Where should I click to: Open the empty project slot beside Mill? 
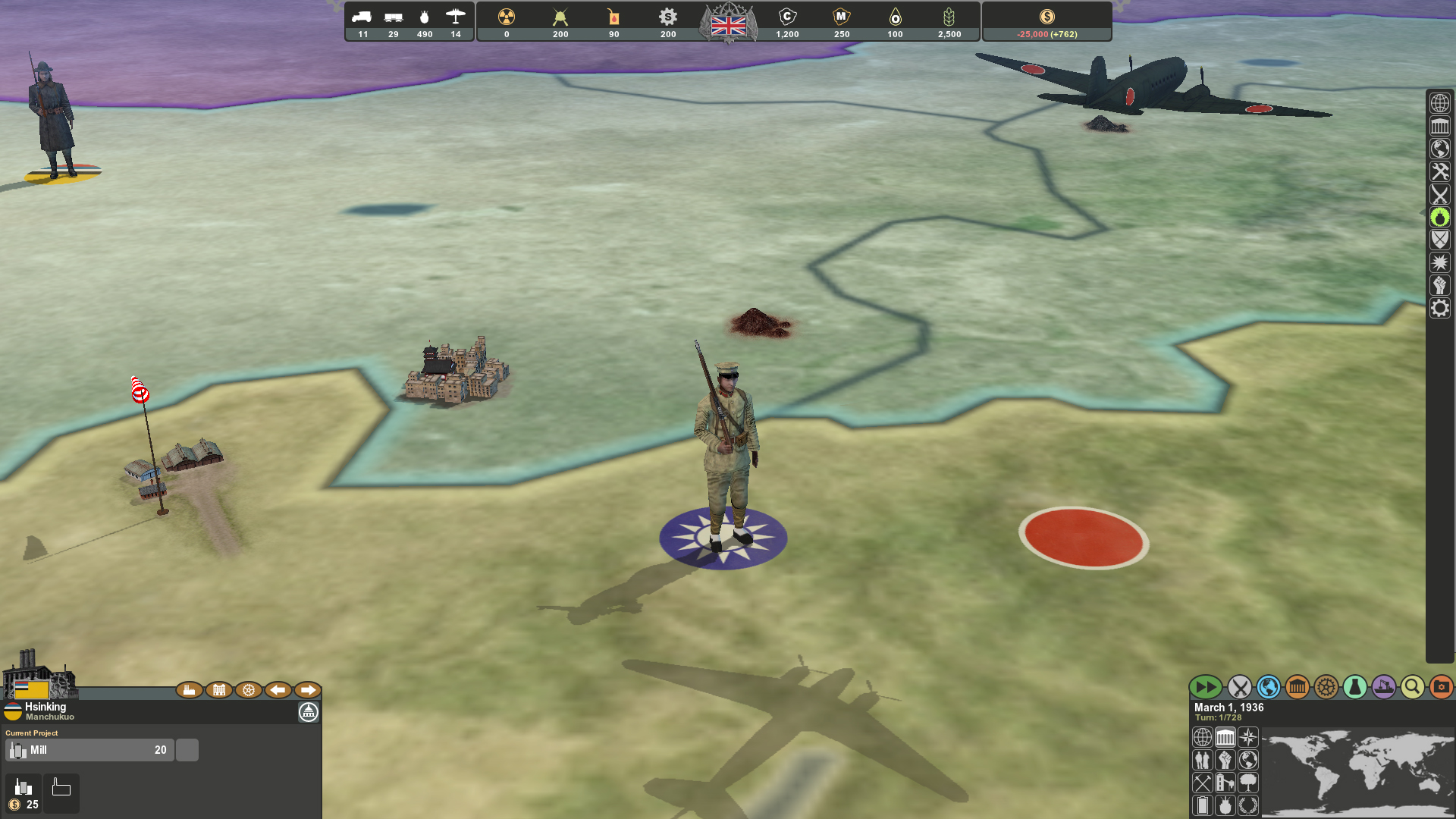pyautogui.click(x=187, y=749)
